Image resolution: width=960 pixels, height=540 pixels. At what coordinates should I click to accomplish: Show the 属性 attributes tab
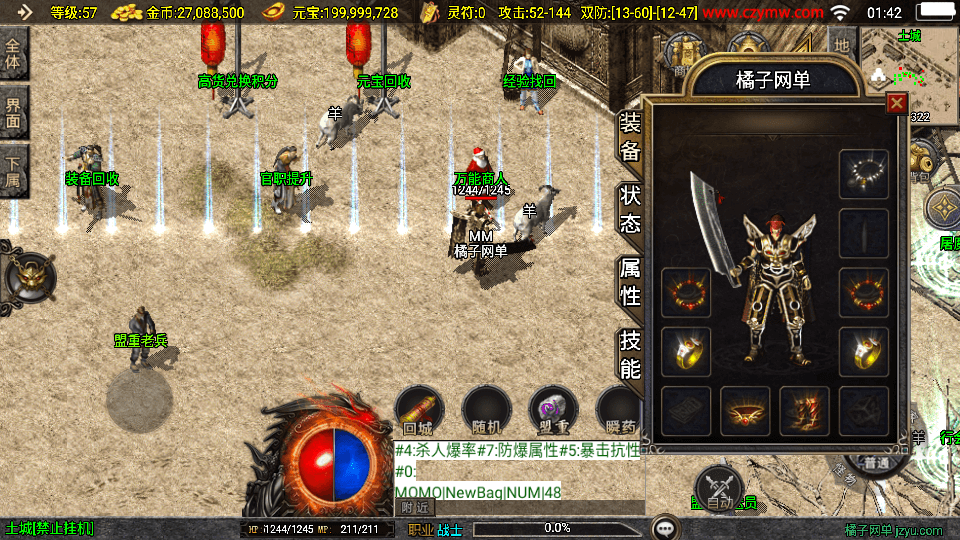630,282
